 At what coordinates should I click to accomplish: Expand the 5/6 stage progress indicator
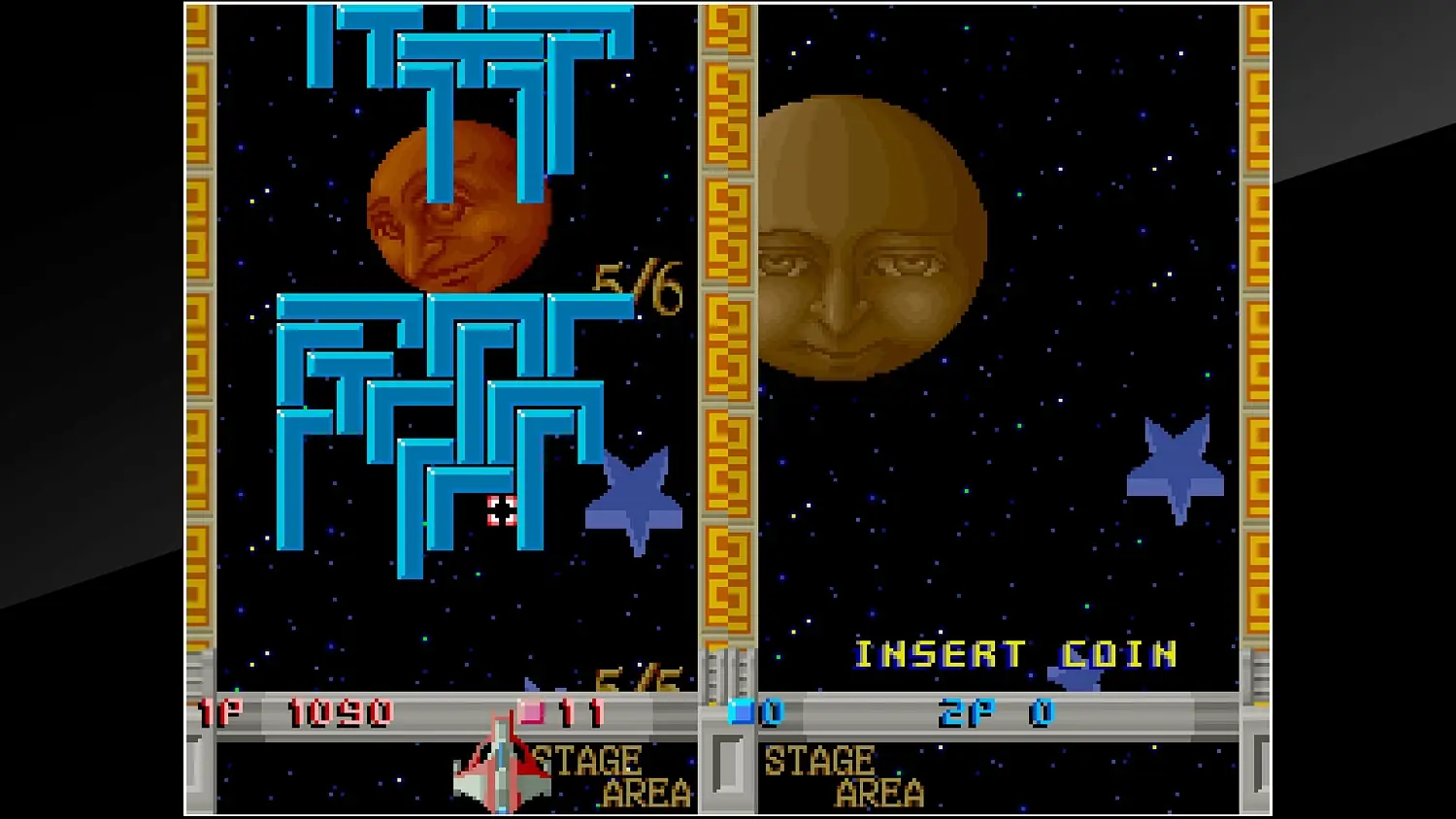pyautogui.click(x=636, y=284)
